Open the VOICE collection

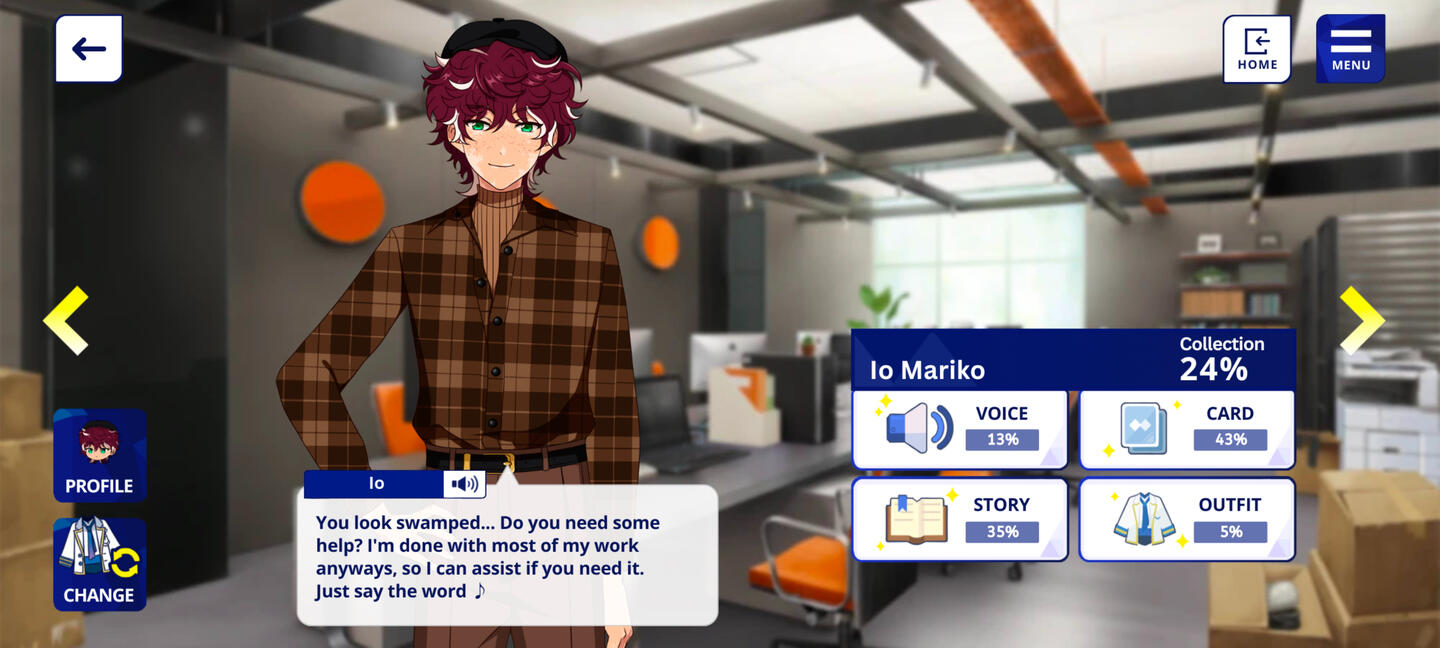(959, 429)
